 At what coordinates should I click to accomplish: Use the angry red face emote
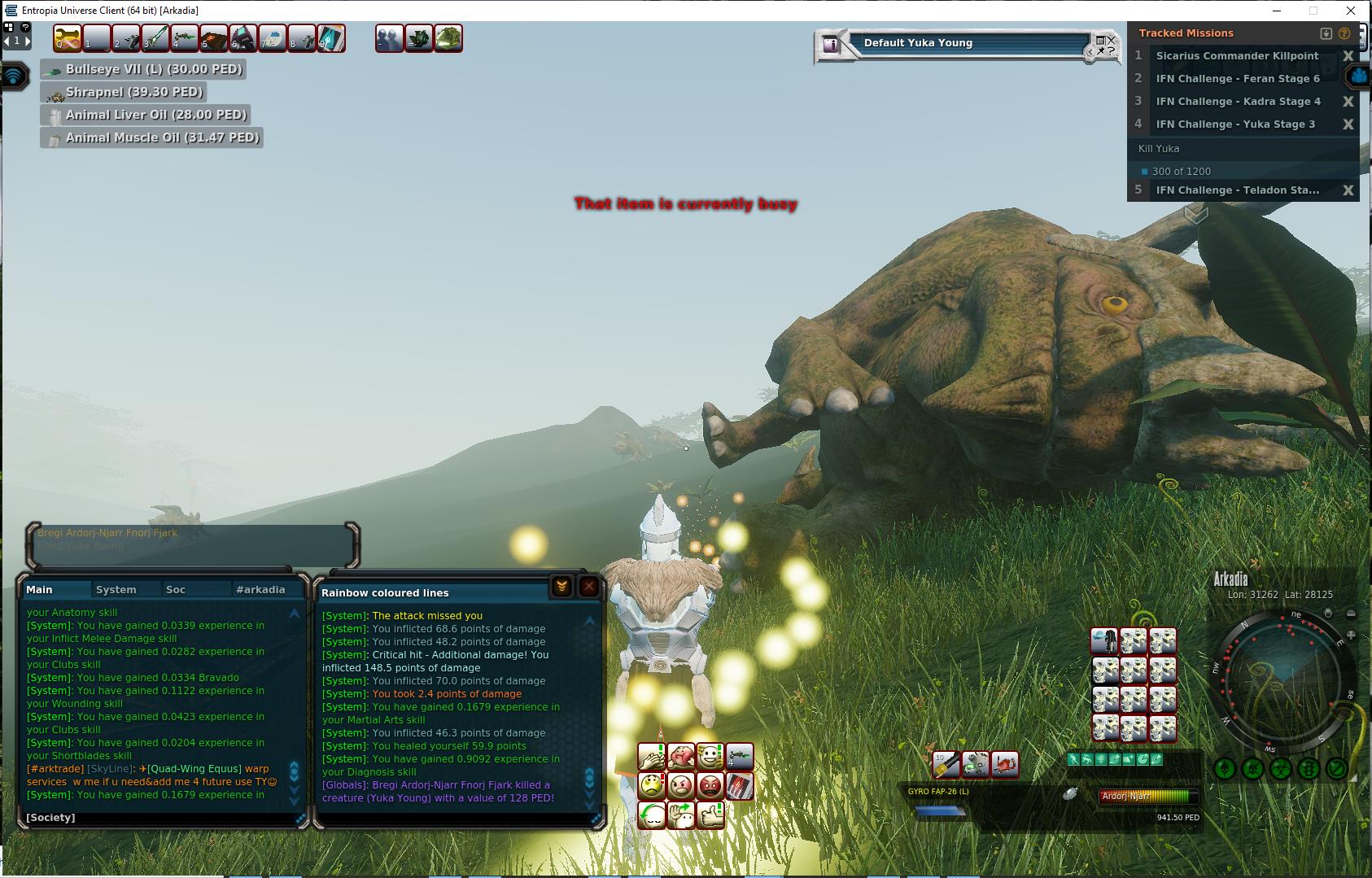tap(710, 786)
